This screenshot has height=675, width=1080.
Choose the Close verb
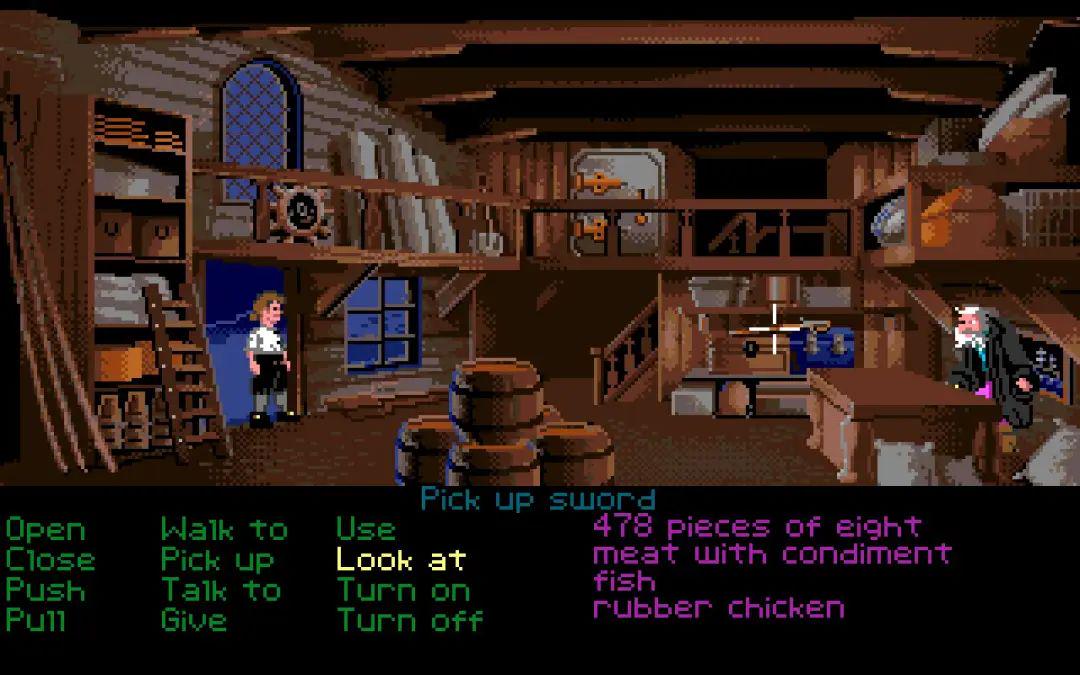pos(50,559)
